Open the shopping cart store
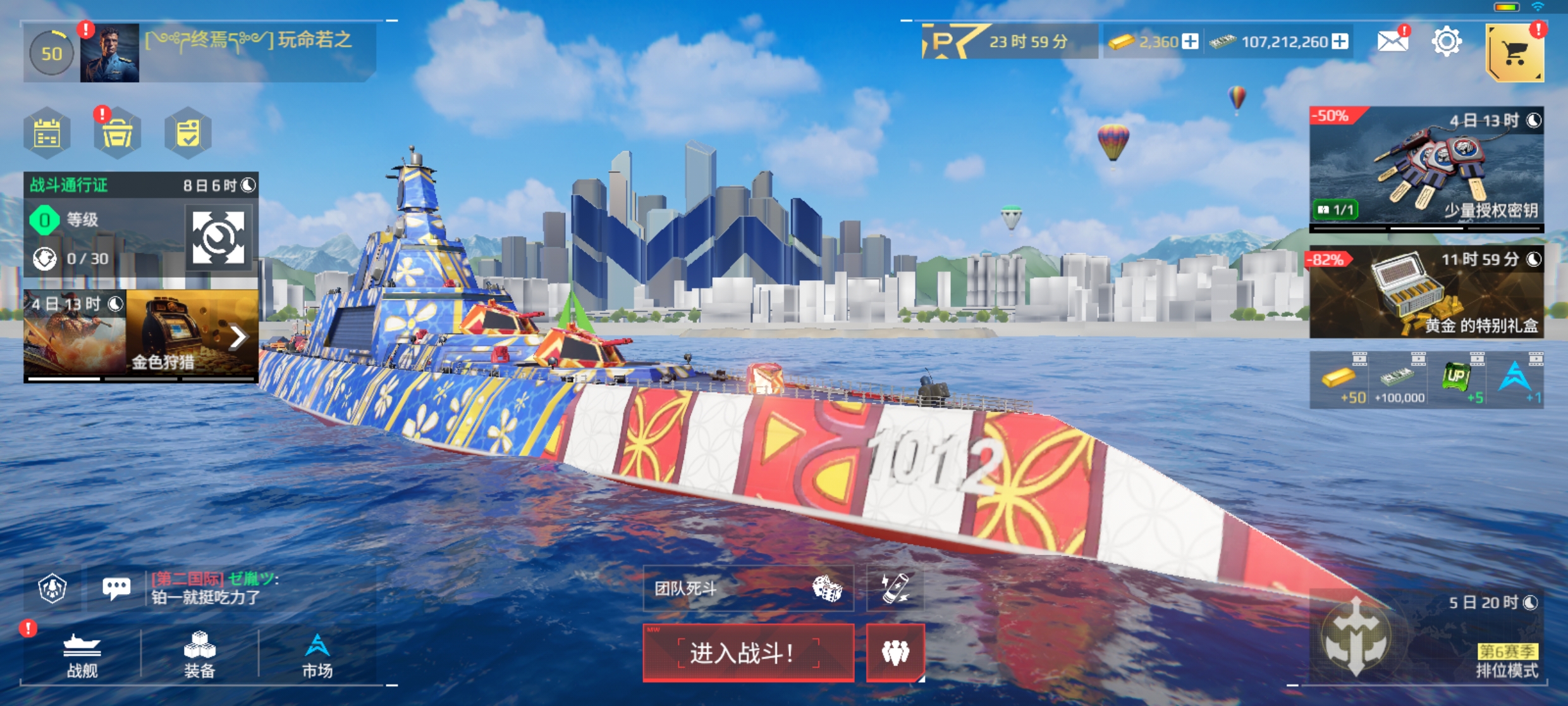1568x706 pixels. click(x=1514, y=53)
